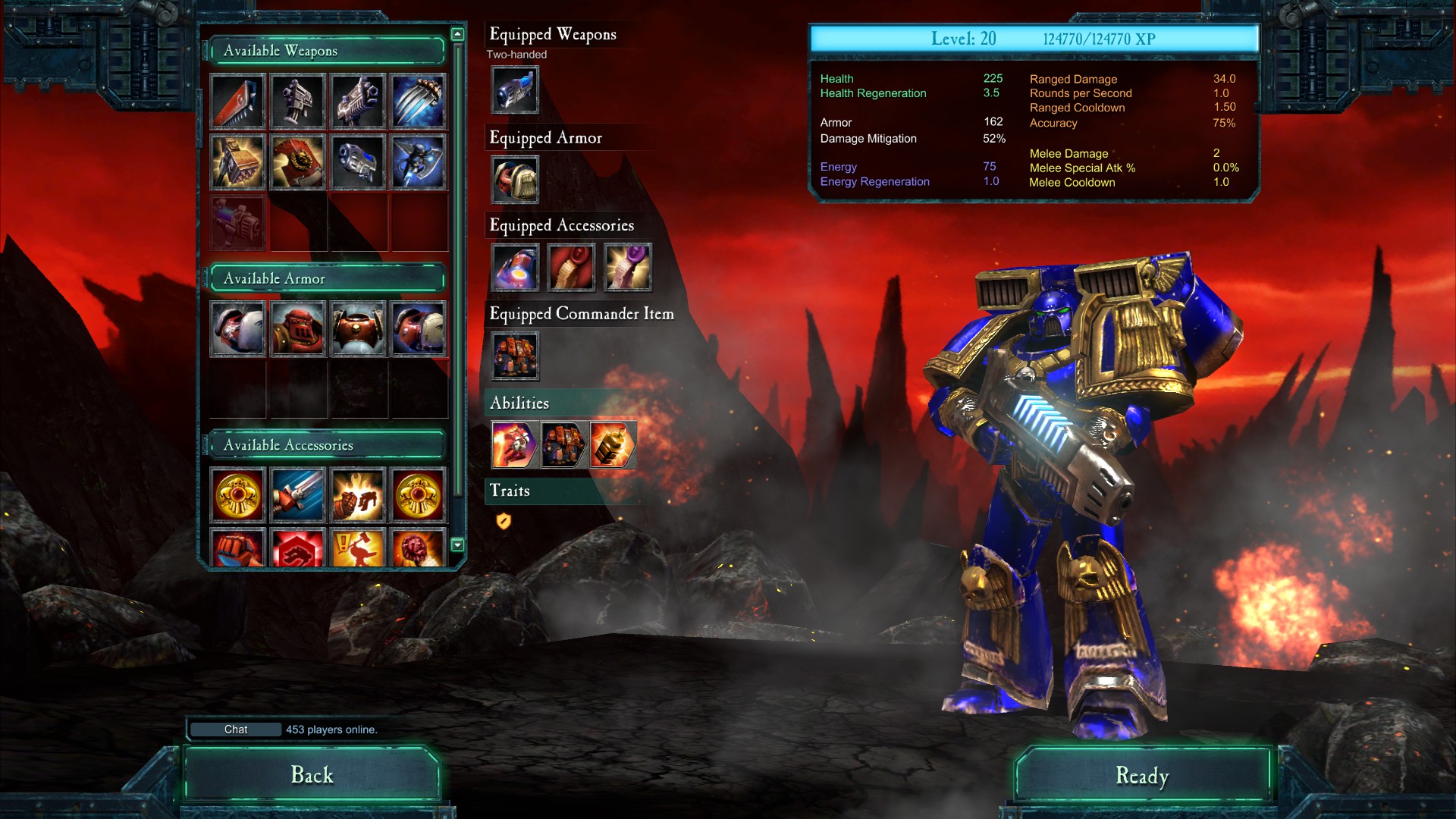Click the Available Accessories section header
Image resolution: width=1456 pixels, height=819 pixels.
pyautogui.click(x=326, y=445)
